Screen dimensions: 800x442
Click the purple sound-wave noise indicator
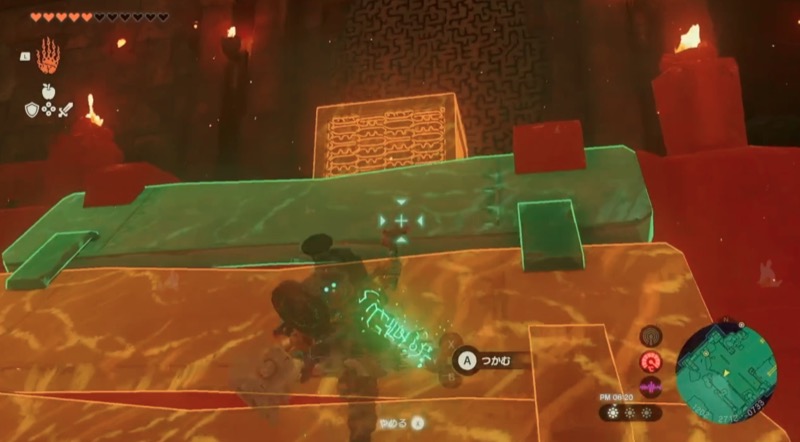pos(650,386)
